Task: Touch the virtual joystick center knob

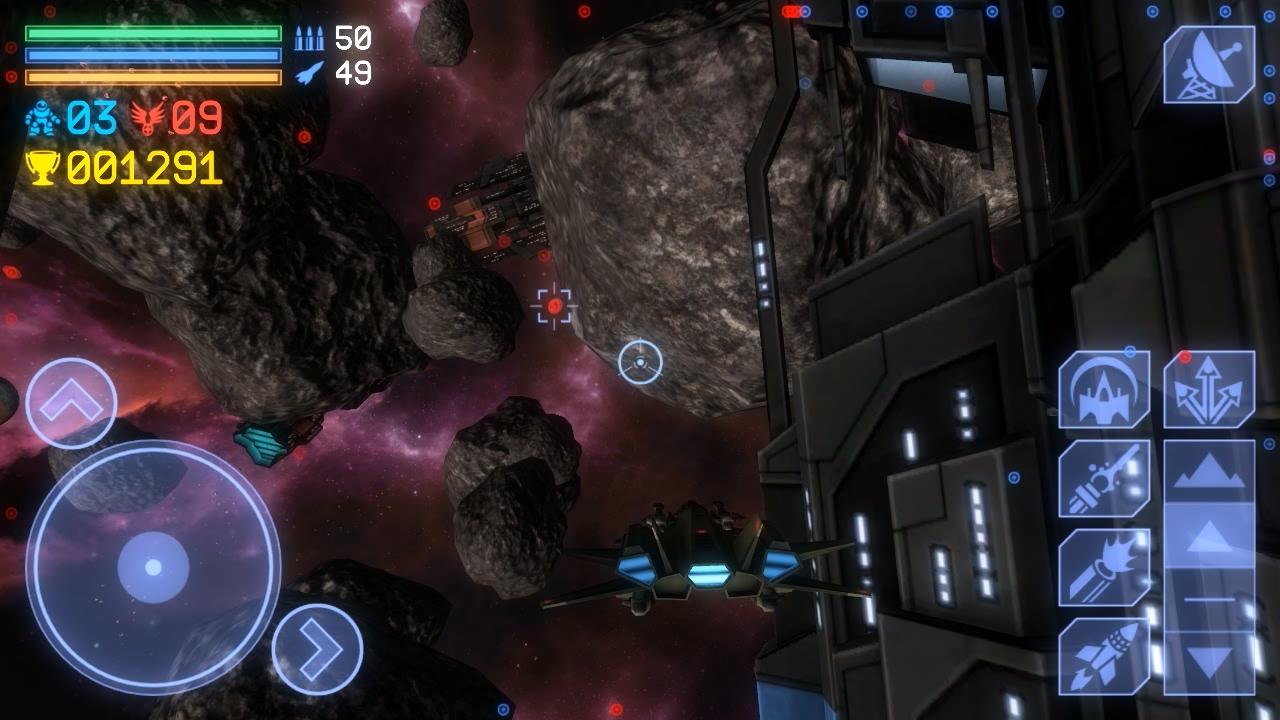Action: point(153,567)
